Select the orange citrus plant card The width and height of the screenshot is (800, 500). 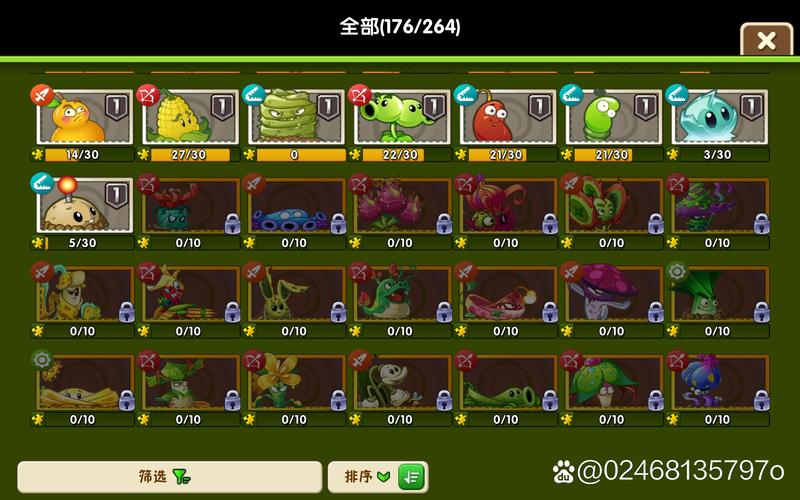84,119
